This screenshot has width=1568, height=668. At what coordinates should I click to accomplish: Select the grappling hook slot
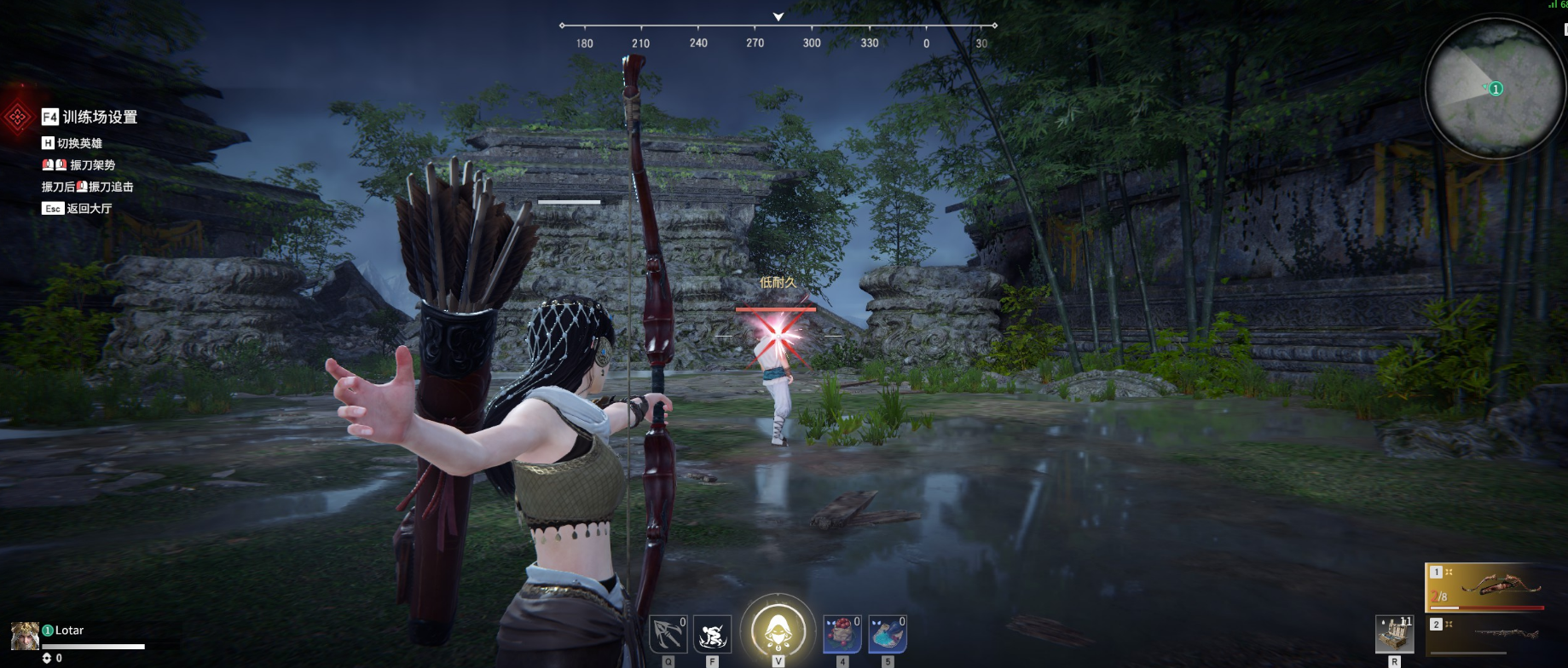point(668,634)
